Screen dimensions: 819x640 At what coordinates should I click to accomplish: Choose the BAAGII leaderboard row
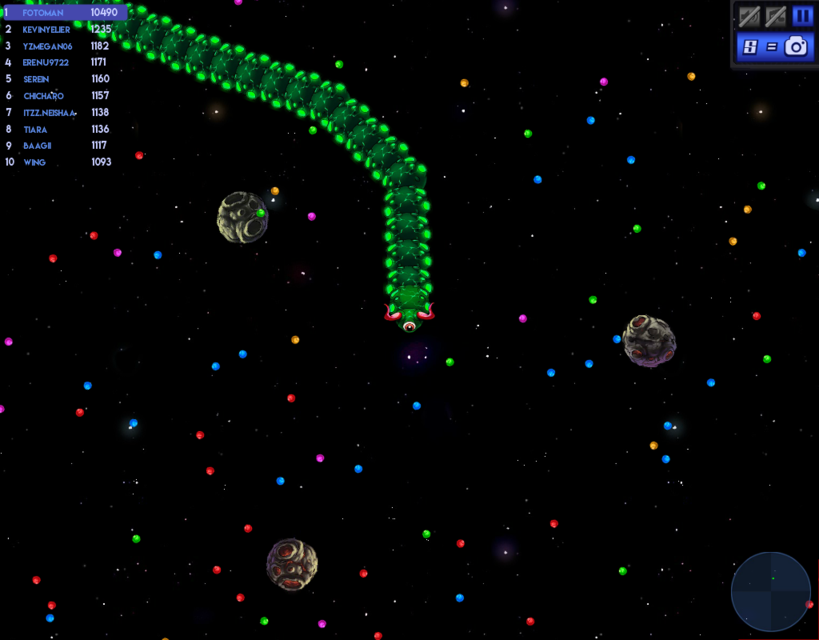(60, 146)
